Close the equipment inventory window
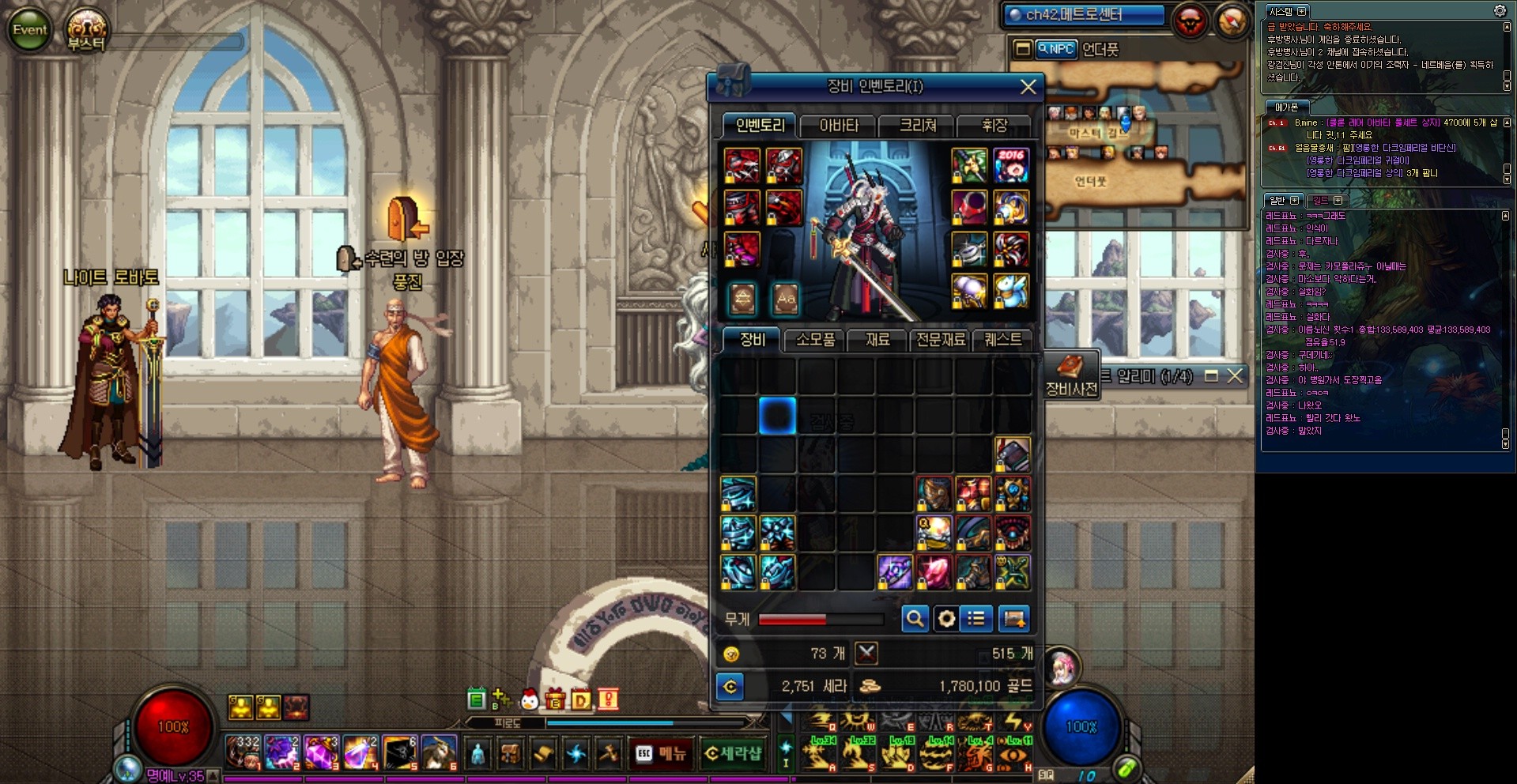The height and width of the screenshot is (784, 1517). coord(1028,87)
